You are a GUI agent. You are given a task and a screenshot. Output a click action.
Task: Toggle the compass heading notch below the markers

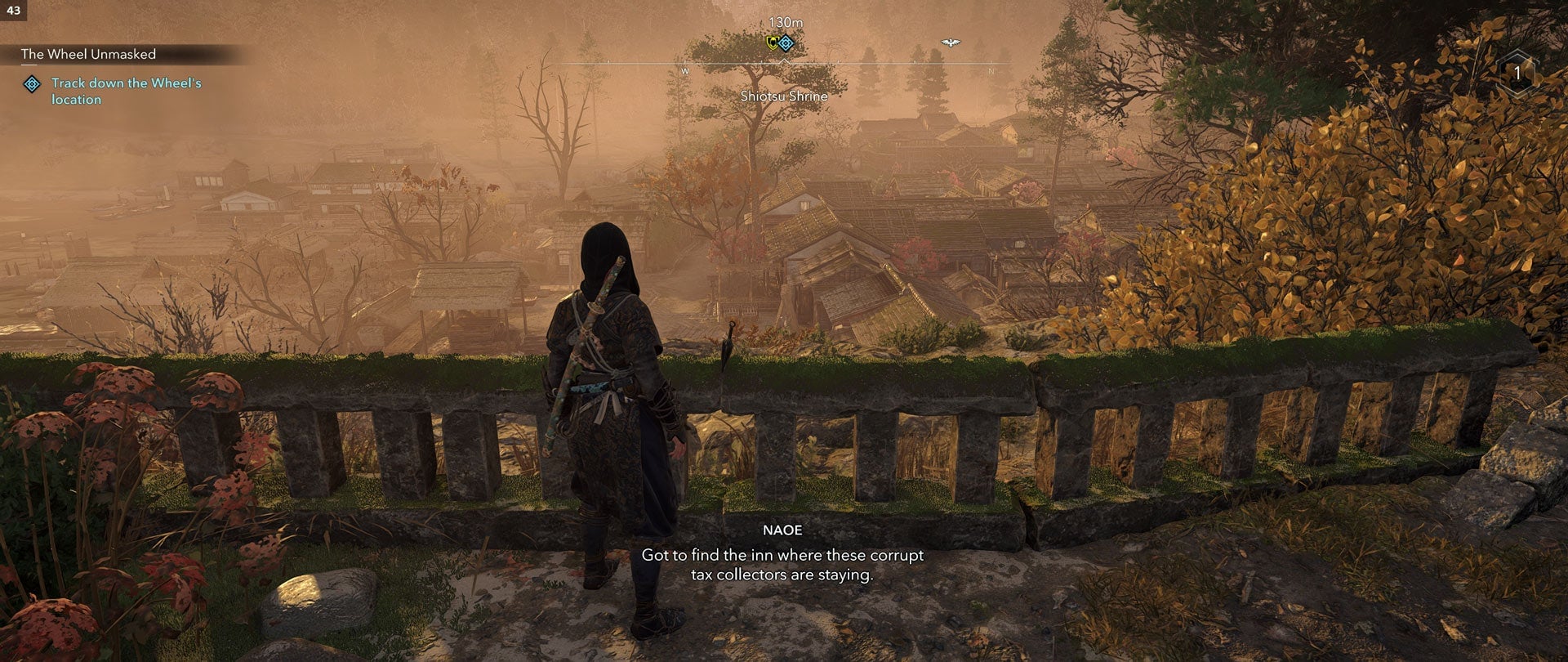(784, 61)
